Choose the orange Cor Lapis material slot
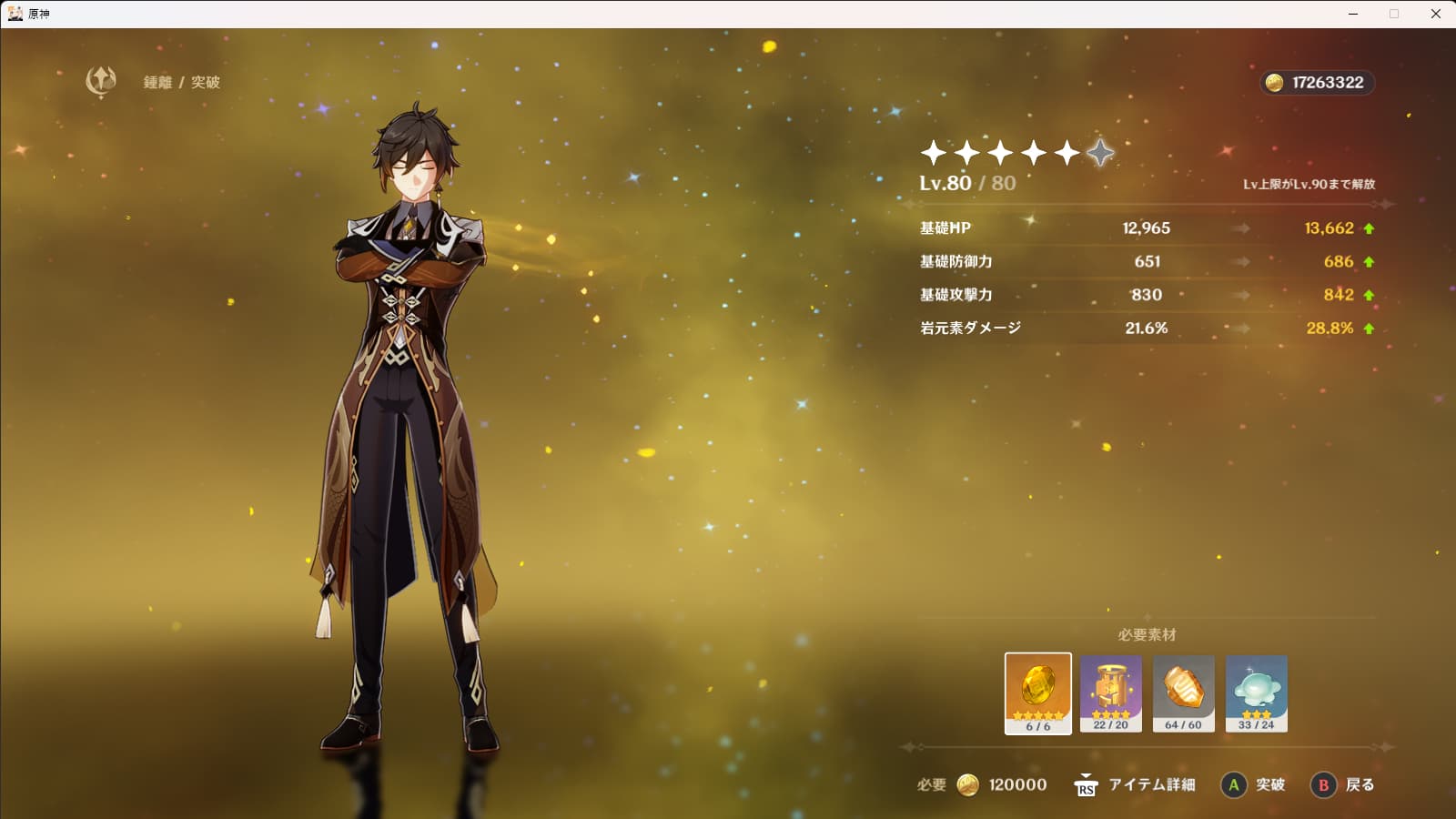 (1183, 693)
